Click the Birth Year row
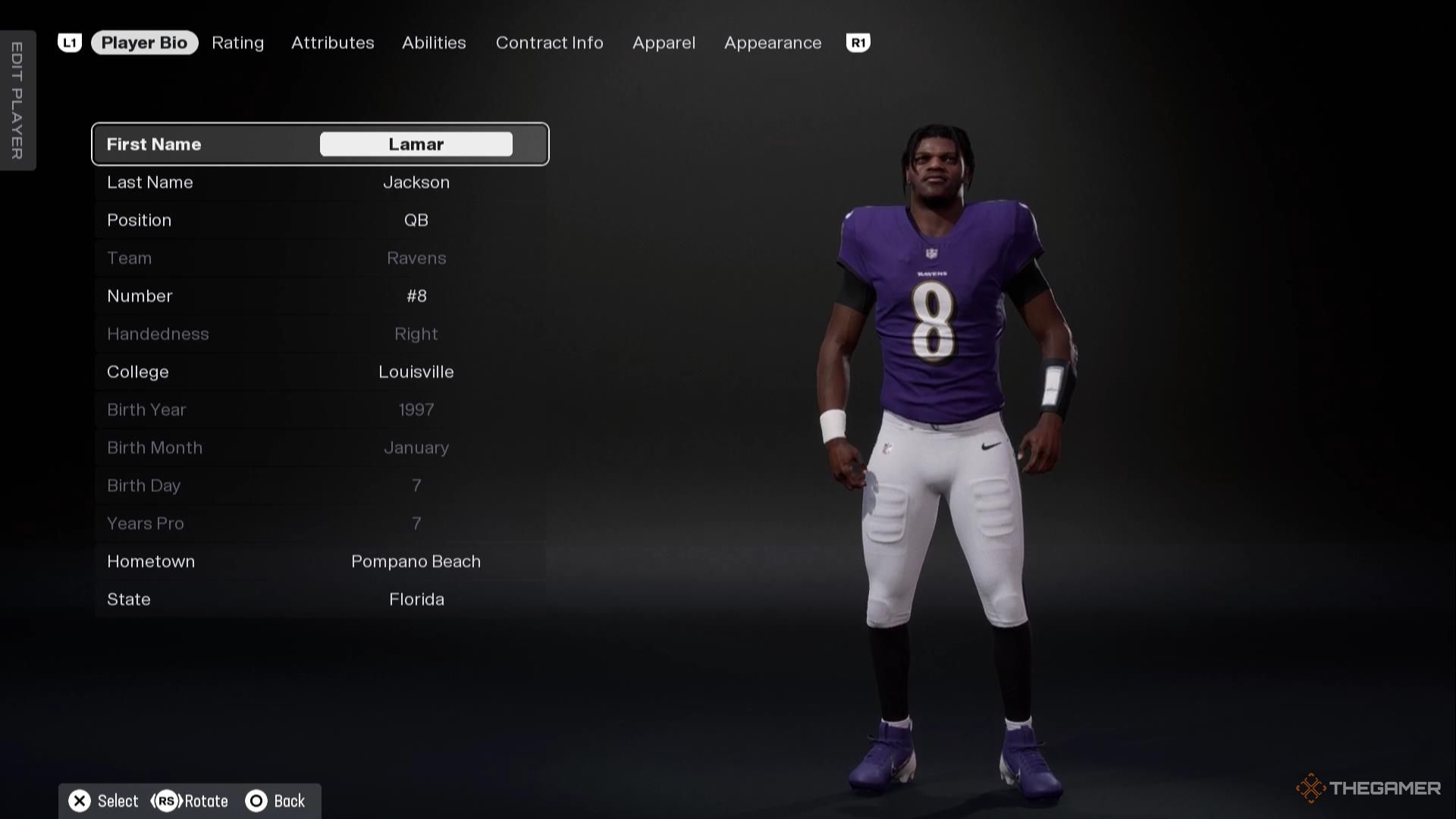This screenshot has height=819, width=1456. tap(320, 409)
